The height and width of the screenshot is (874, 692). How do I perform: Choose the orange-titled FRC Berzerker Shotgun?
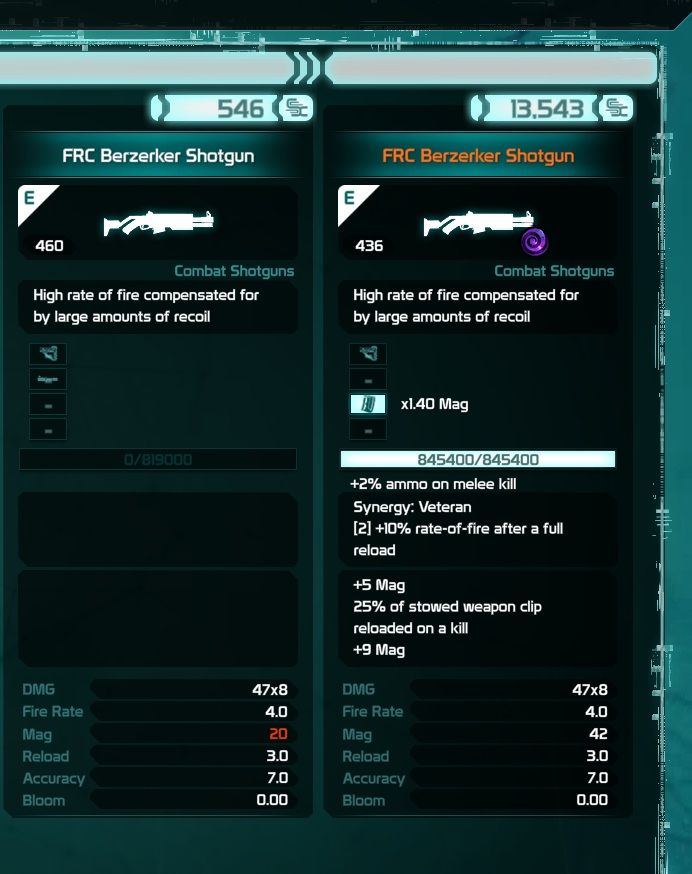click(478, 156)
